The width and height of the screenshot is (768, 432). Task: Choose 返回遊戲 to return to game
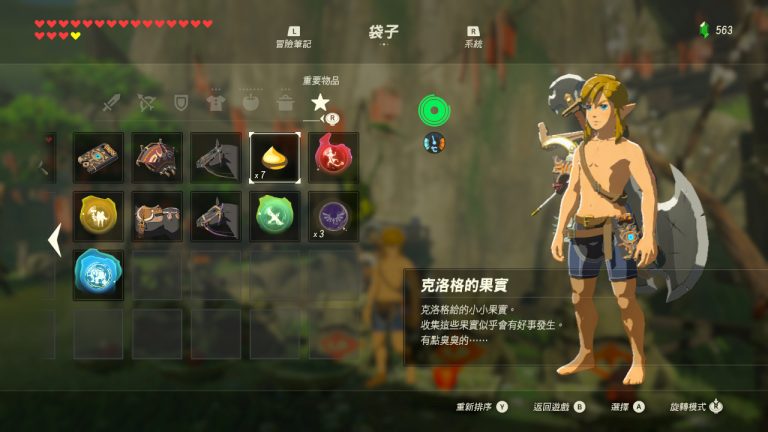pyautogui.click(x=558, y=407)
